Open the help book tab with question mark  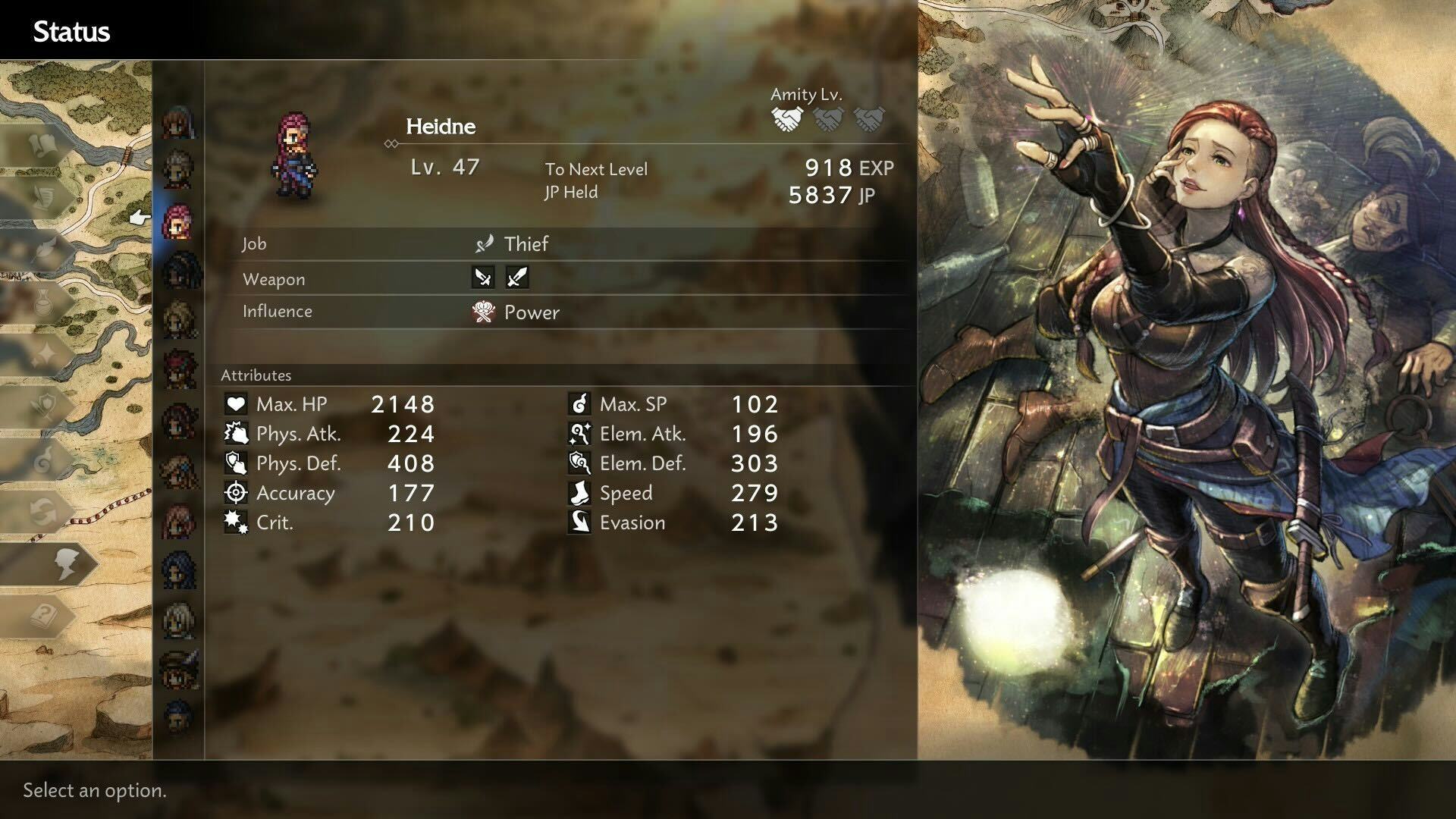point(45,615)
